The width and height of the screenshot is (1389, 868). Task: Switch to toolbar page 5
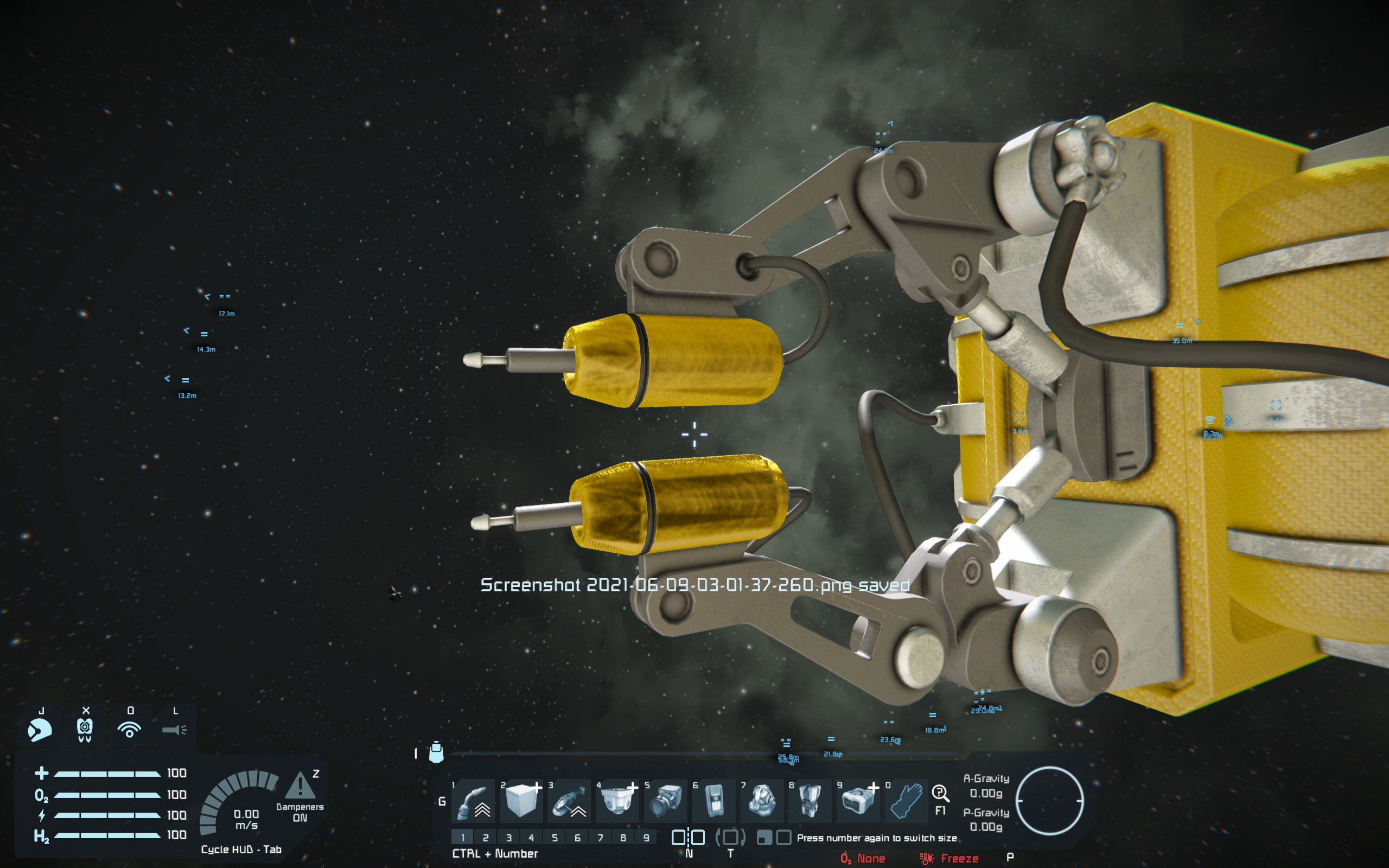555,838
